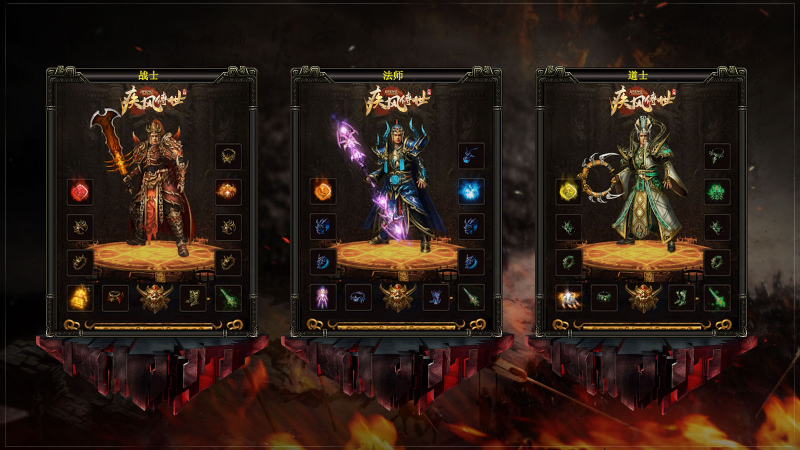Click the mage's glowing blue medal slot
The height and width of the screenshot is (450, 800).
(x=471, y=191)
